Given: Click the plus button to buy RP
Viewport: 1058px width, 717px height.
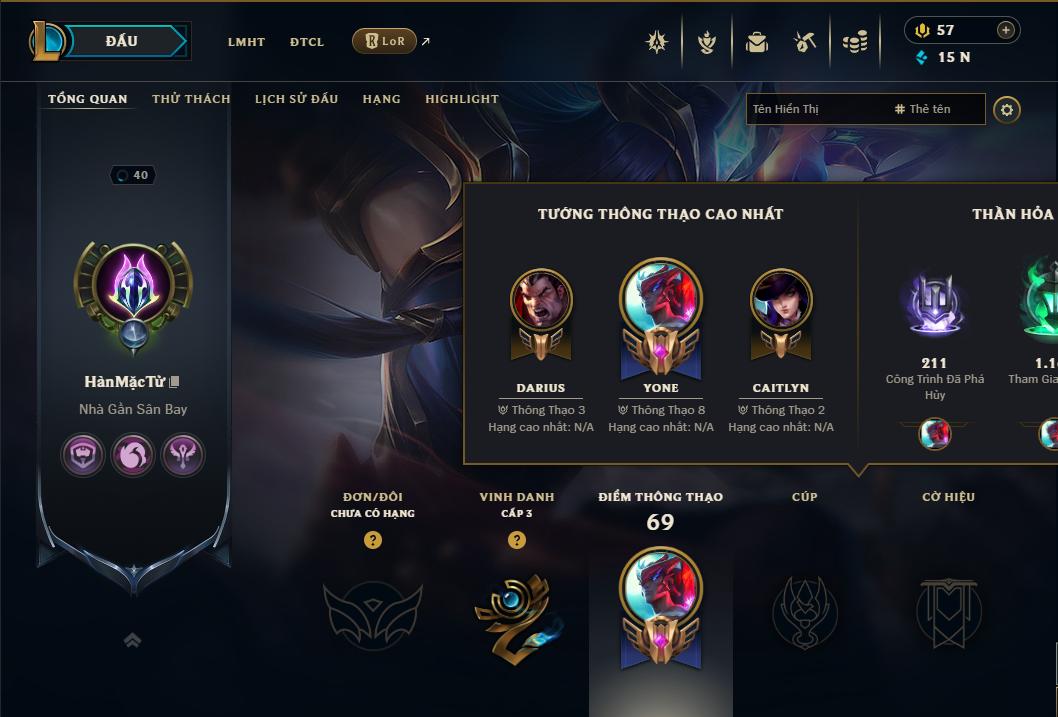Looking at the screenshot, I should tap(1006, 30).
